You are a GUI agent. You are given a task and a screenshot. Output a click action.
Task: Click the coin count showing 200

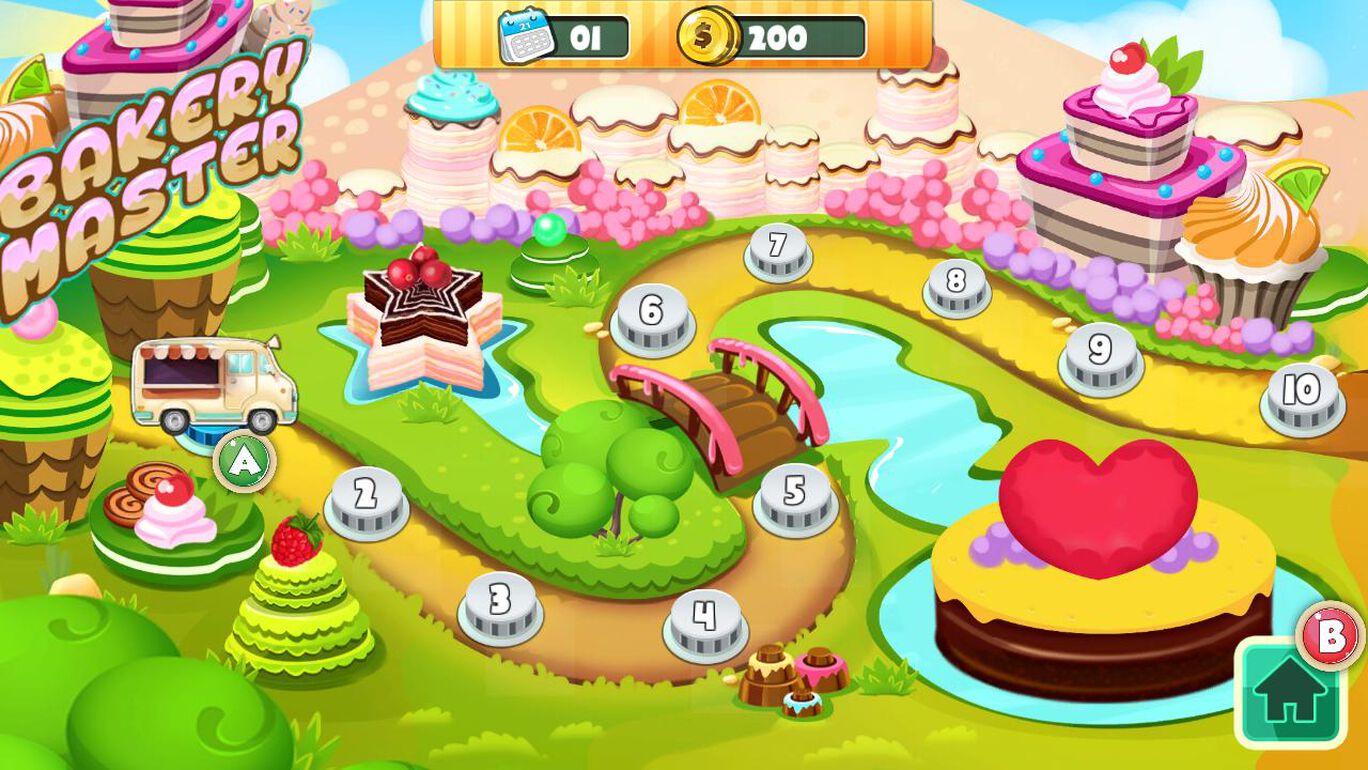click(780, 38)
